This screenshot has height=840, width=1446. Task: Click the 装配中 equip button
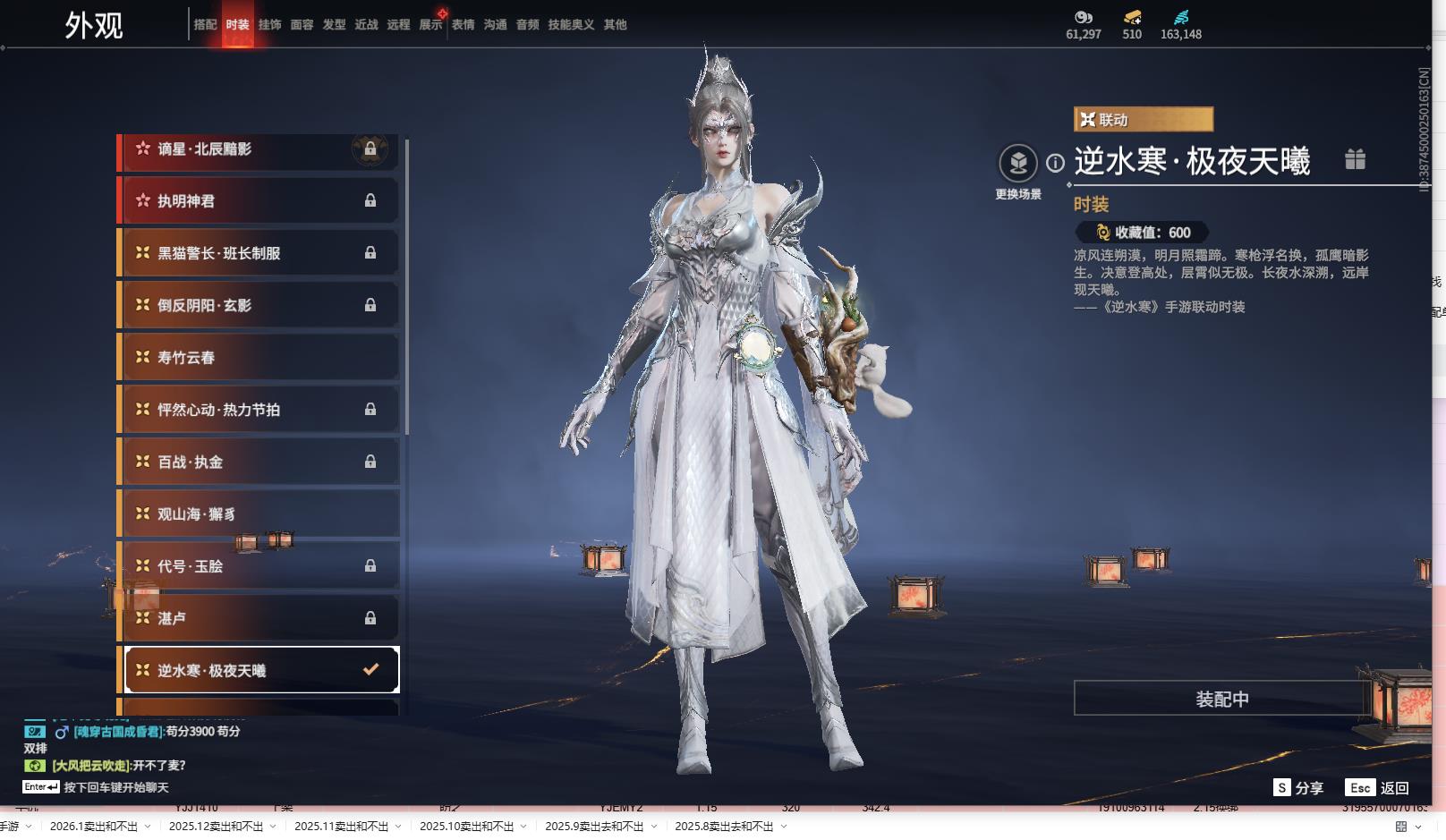[1221, 699]
